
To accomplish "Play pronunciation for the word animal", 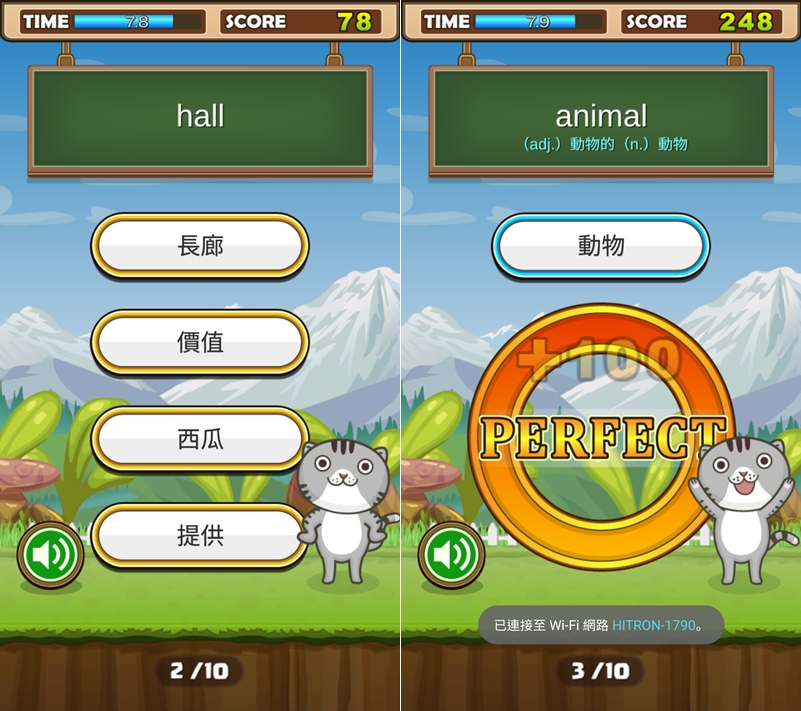I will point(452,554).
